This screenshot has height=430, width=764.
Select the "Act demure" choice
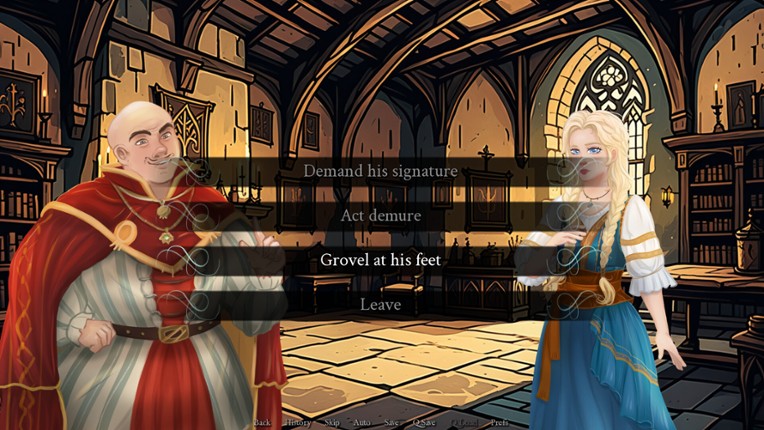pos(381,215)
